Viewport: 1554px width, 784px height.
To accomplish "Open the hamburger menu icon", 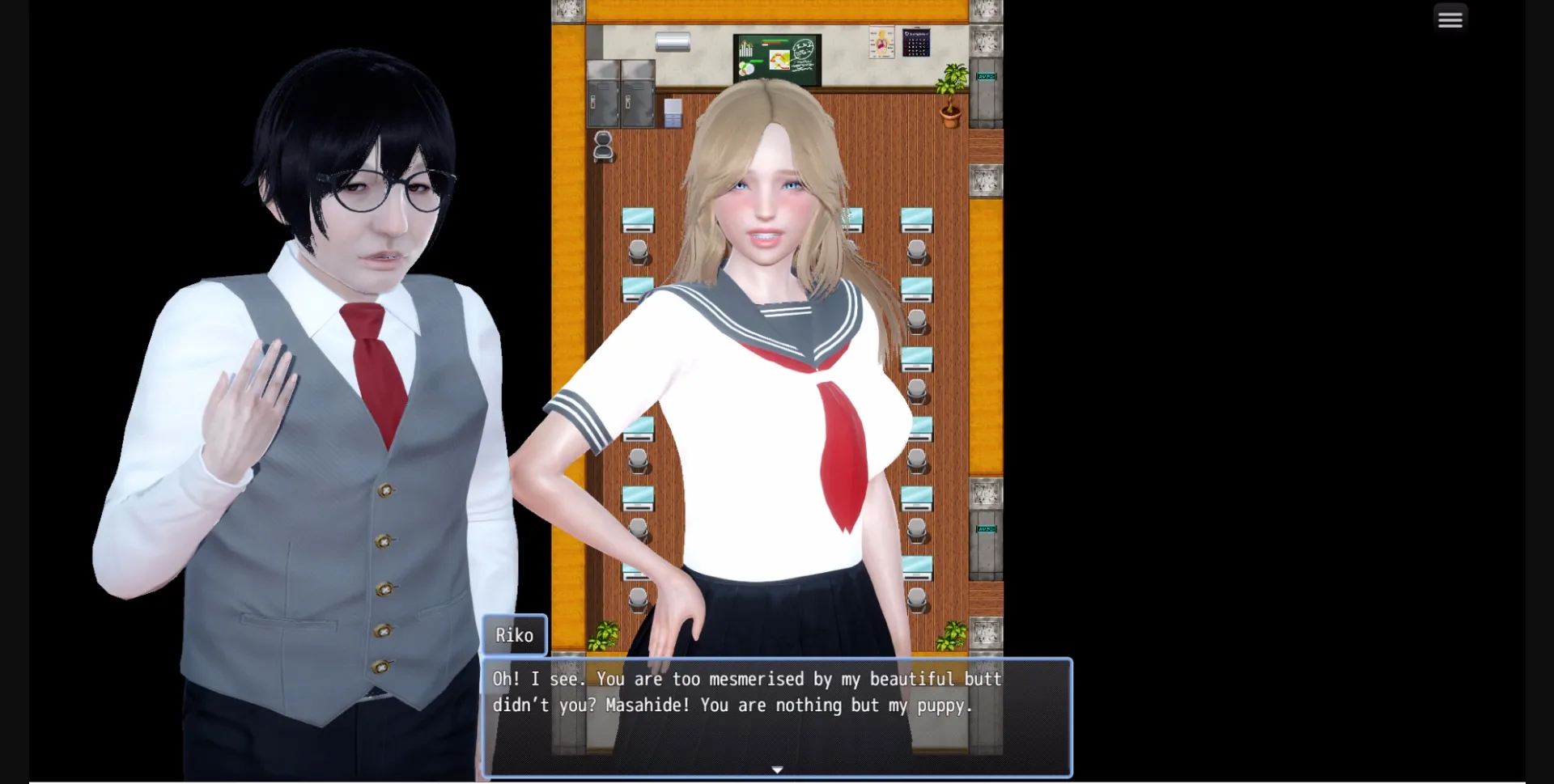I will click(x=1451, y=18).
